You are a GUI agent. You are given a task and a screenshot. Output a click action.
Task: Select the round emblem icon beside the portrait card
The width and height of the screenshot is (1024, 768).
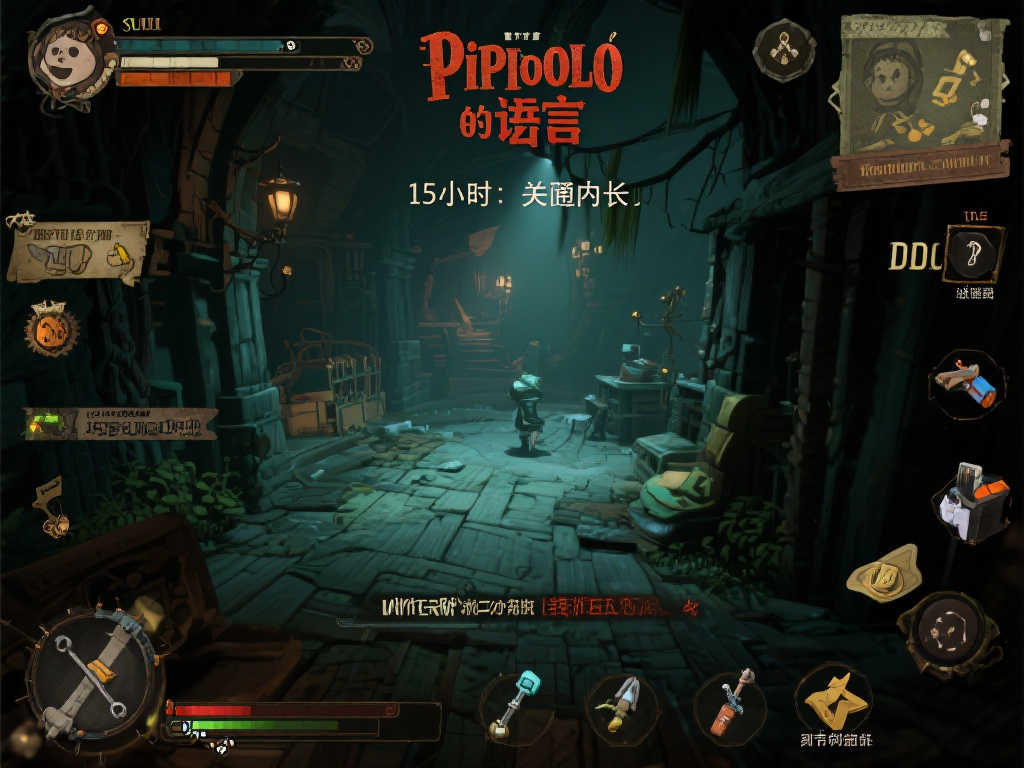pos(784,49)
